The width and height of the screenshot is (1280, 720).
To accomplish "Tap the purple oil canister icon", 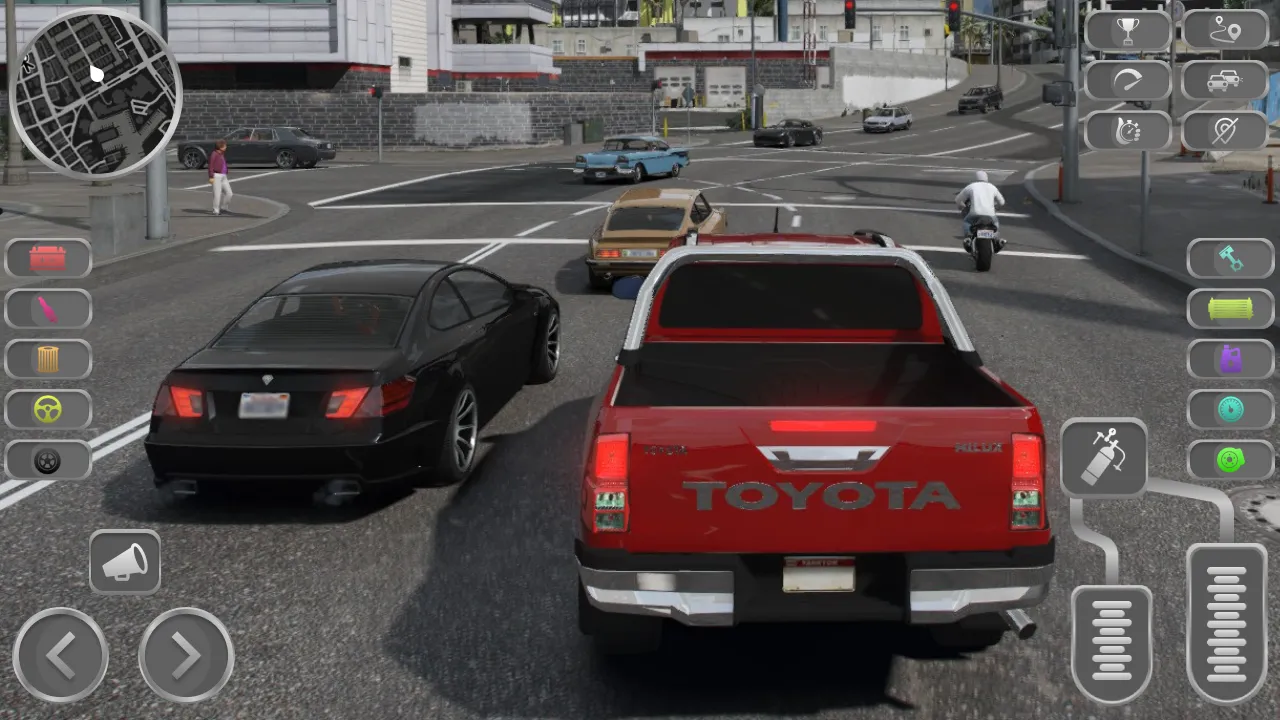I will (1231, 359).
